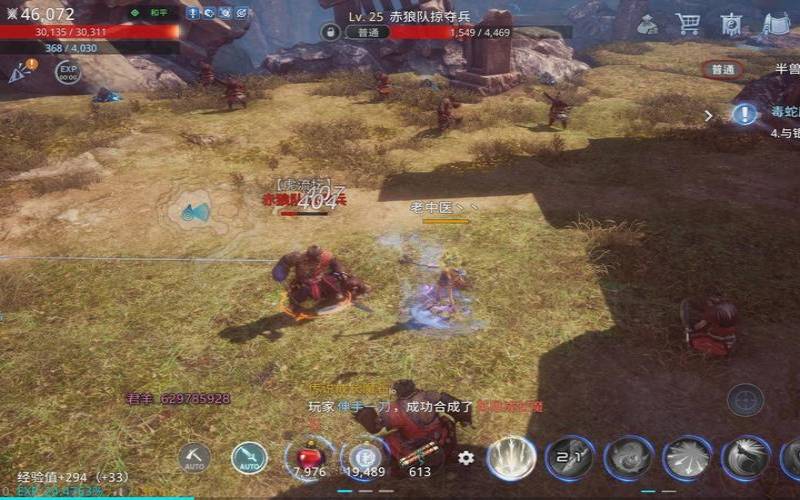
Task: Open the megaphone notification icon
Action: (x=21, y=71)
